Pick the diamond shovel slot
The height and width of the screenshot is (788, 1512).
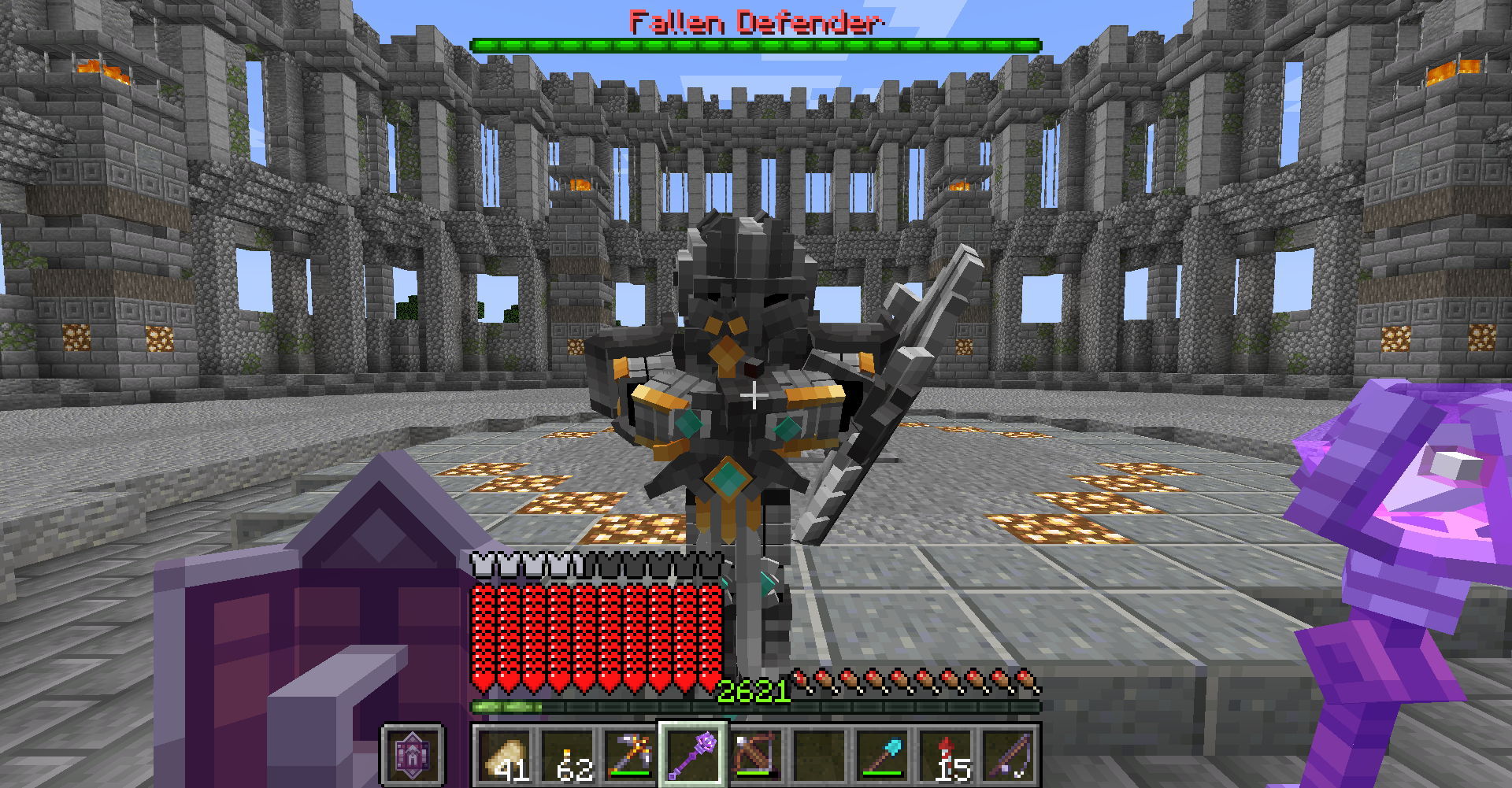(882, 756)
